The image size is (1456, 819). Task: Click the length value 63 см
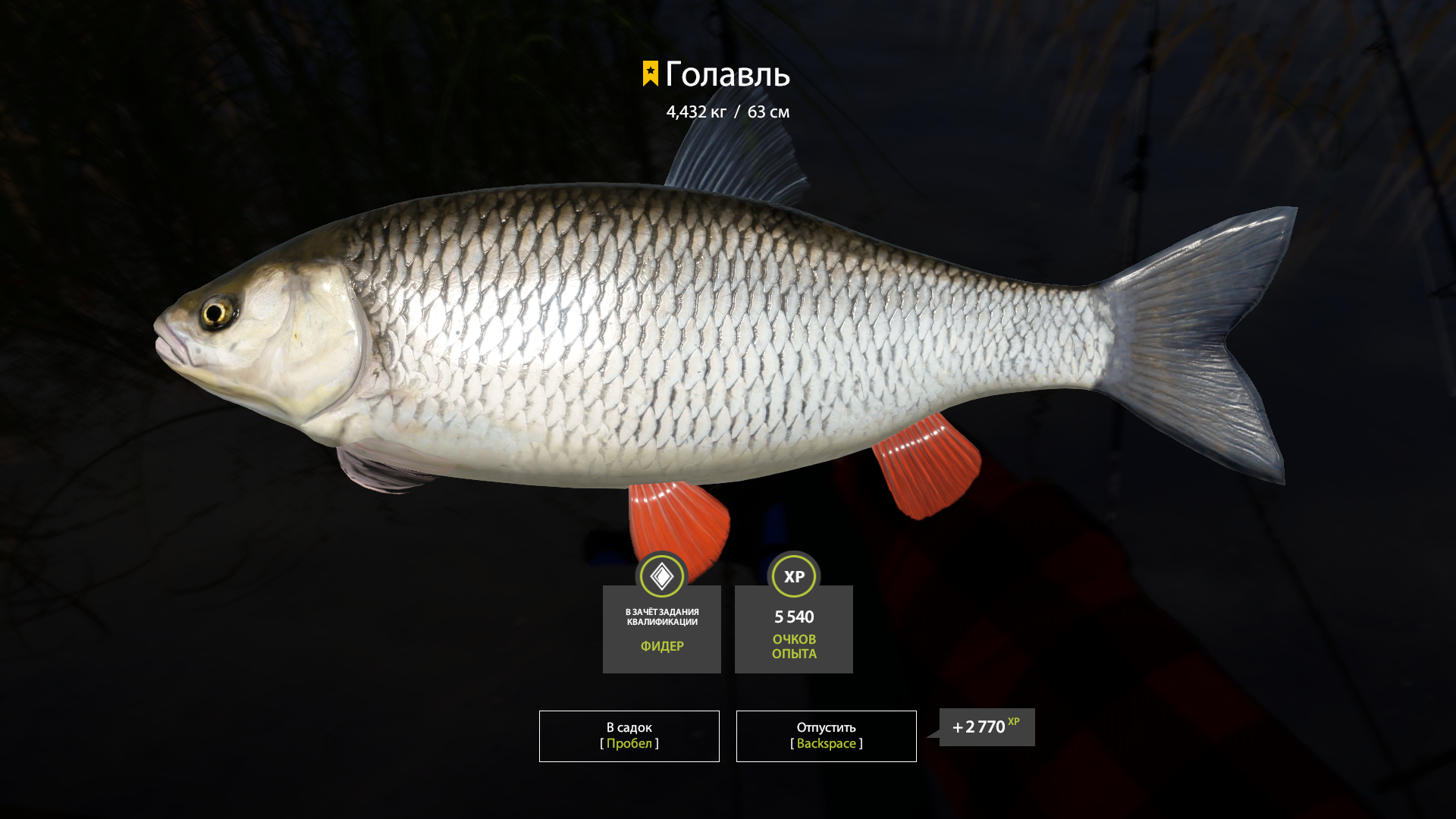pyautogui.click(x=768, y=111)
